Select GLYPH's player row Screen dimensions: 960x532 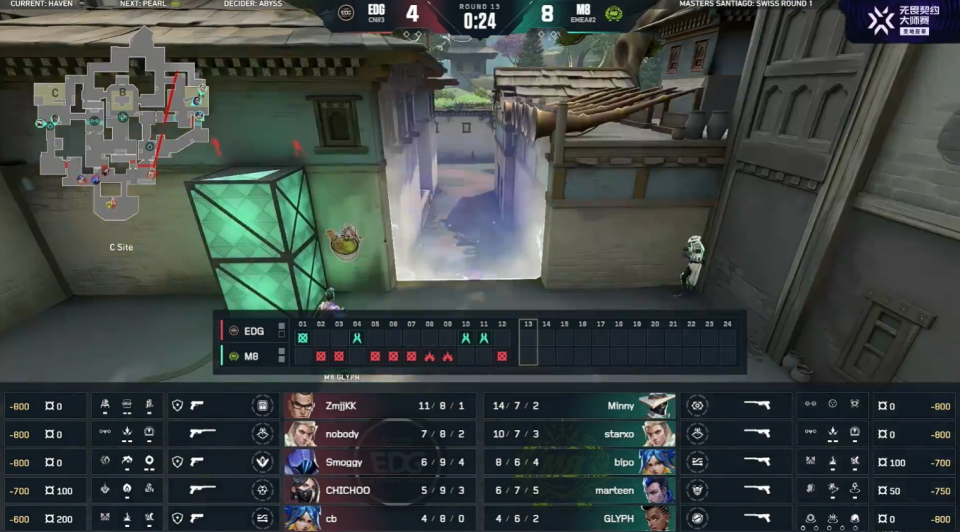[x=580, y=518]
